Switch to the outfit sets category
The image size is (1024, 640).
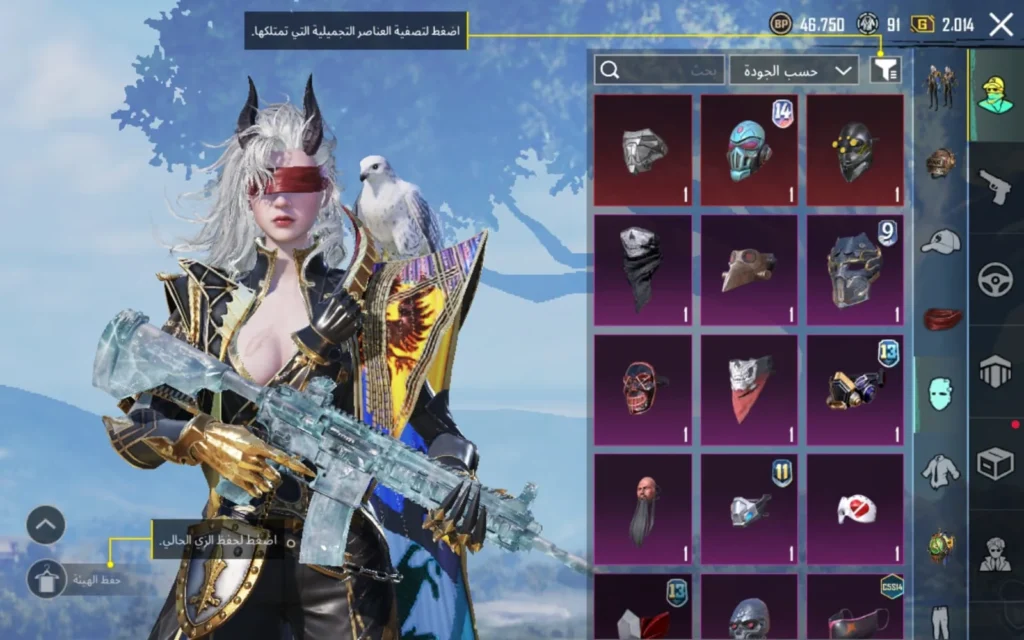[x=940, y=88]
